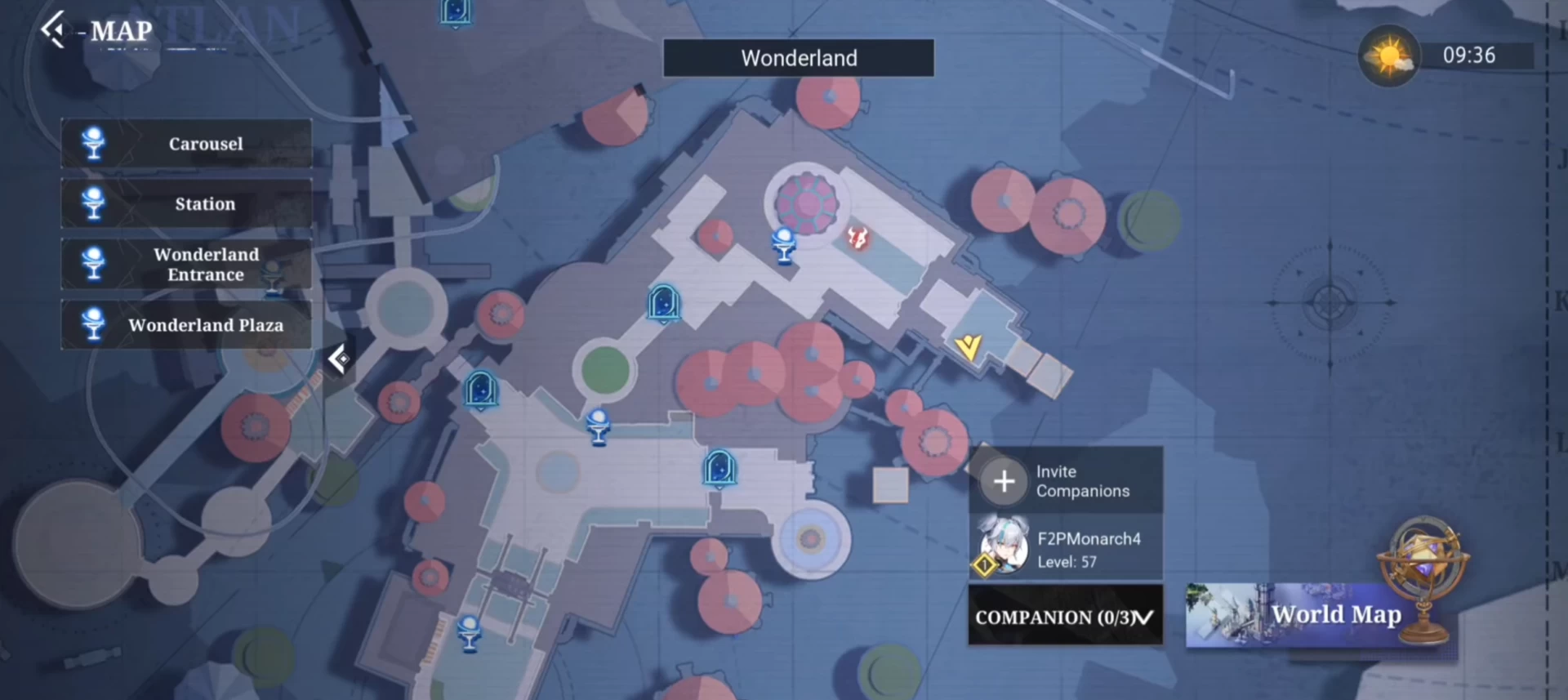The image size is (1568, 700).
Task: Collapse the teleport list side panel
Action: point(338,359)
